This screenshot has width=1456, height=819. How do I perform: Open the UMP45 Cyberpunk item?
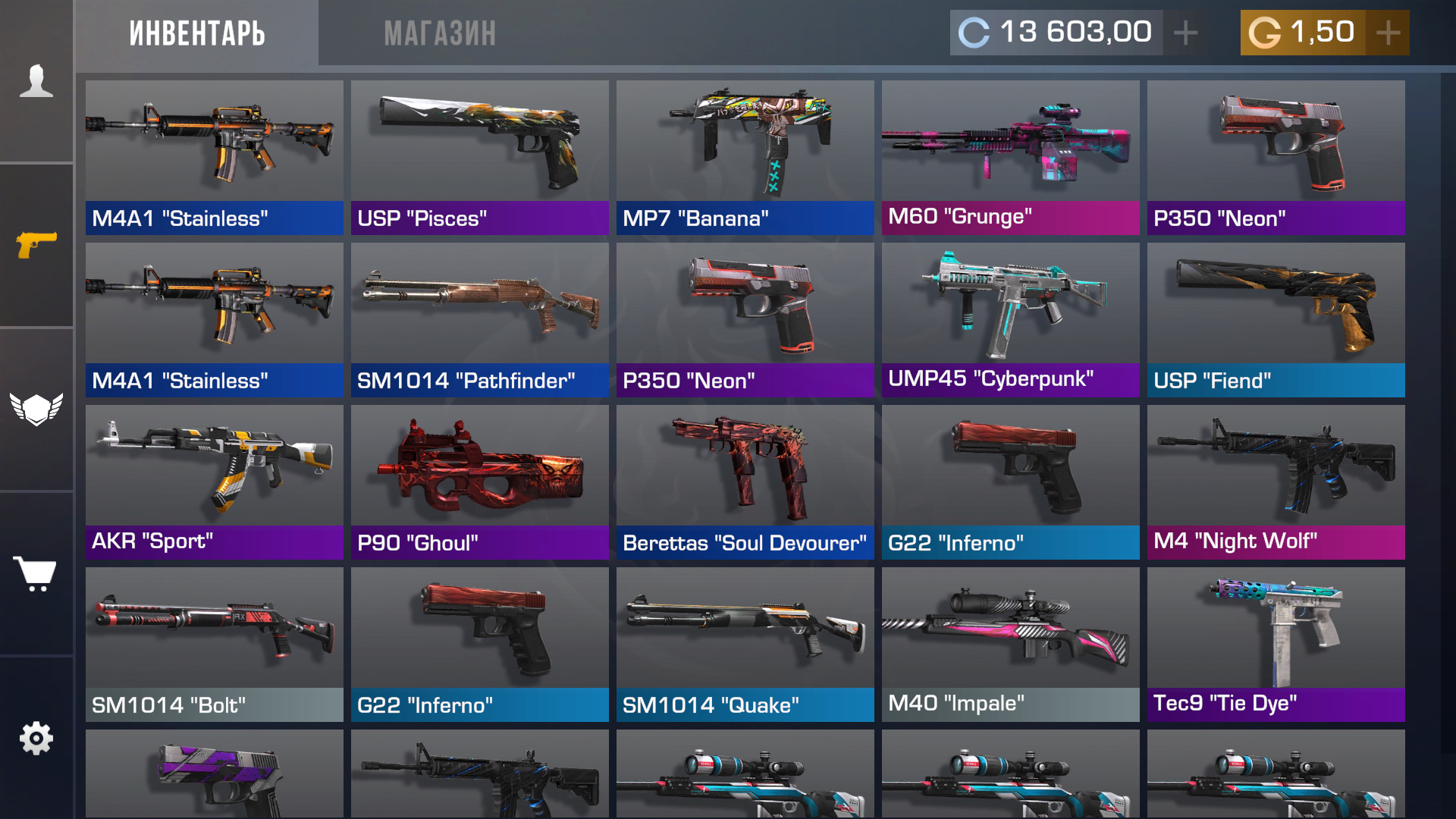1010,307
